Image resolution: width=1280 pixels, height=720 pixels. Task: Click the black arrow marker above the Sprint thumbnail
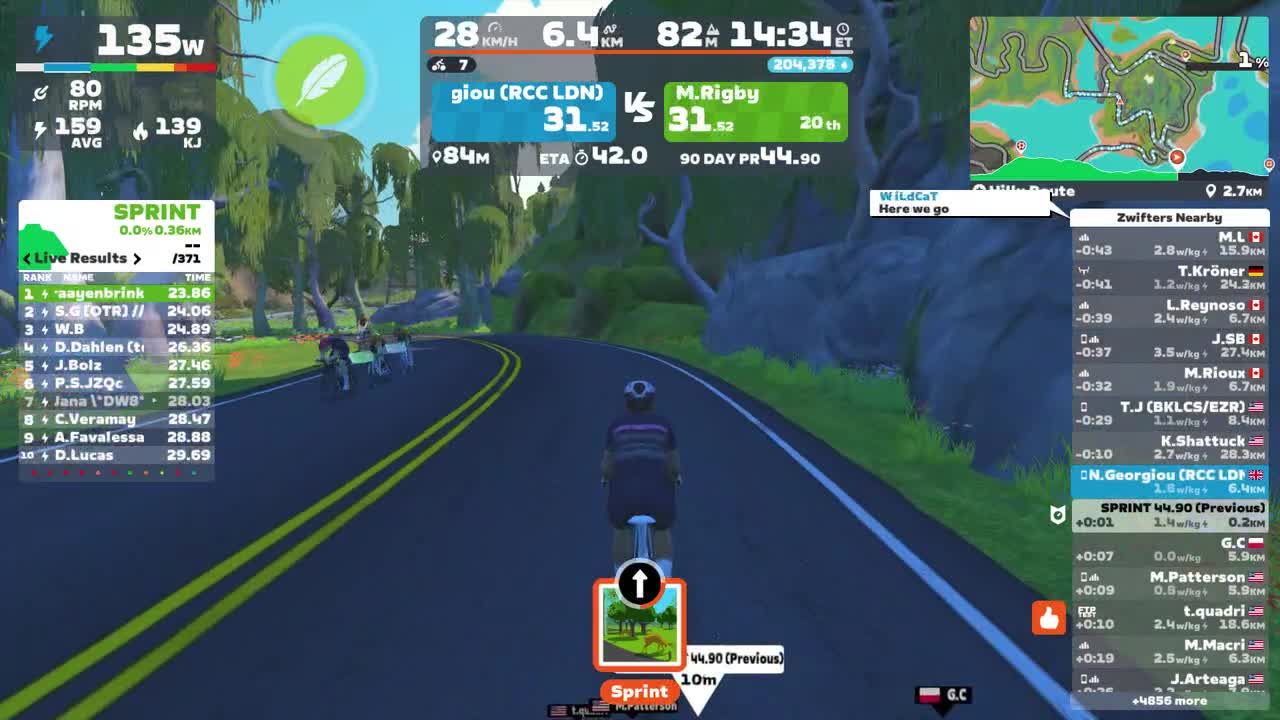click(x=638, y=584)
